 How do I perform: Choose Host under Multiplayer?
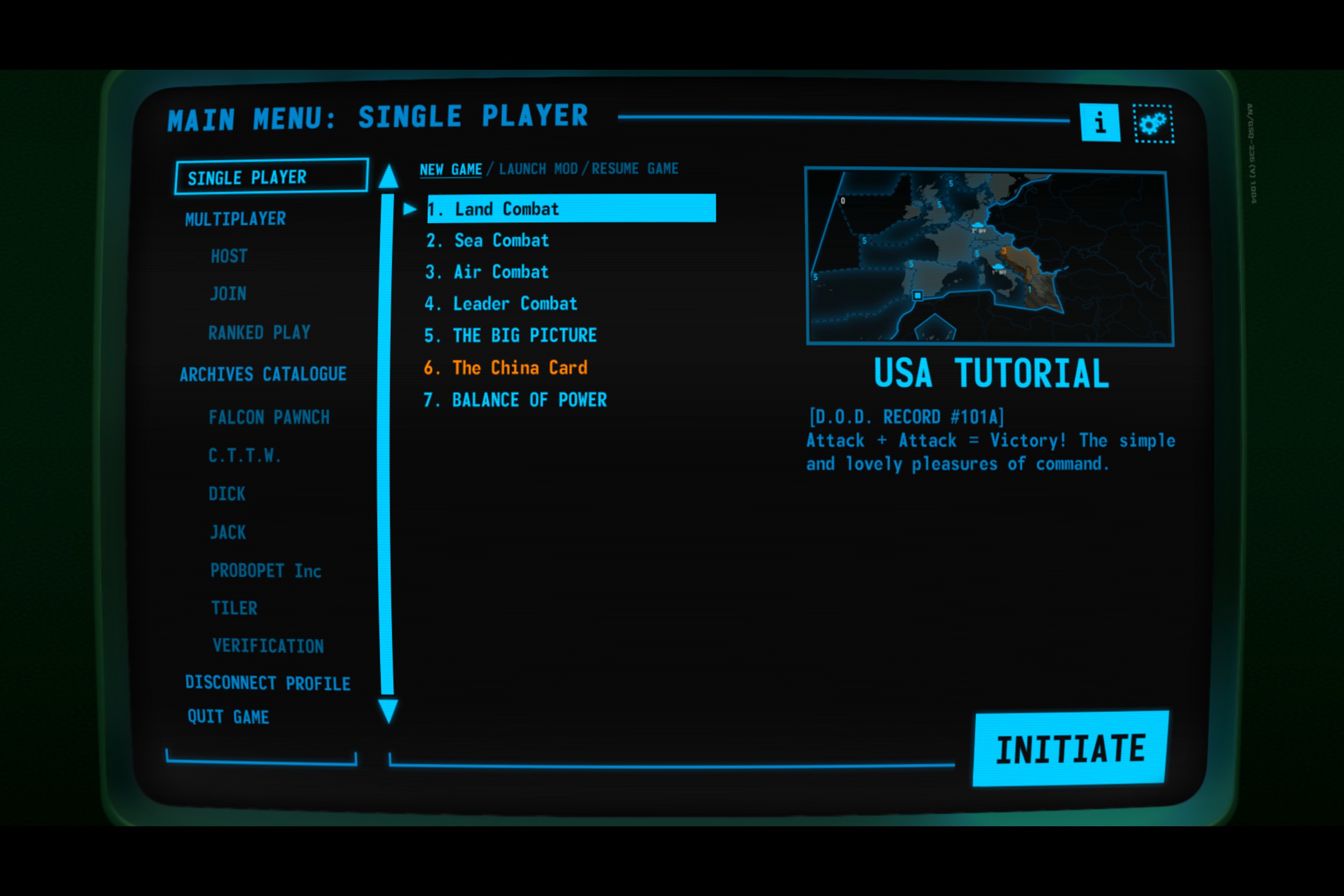[x=229, y=256]
